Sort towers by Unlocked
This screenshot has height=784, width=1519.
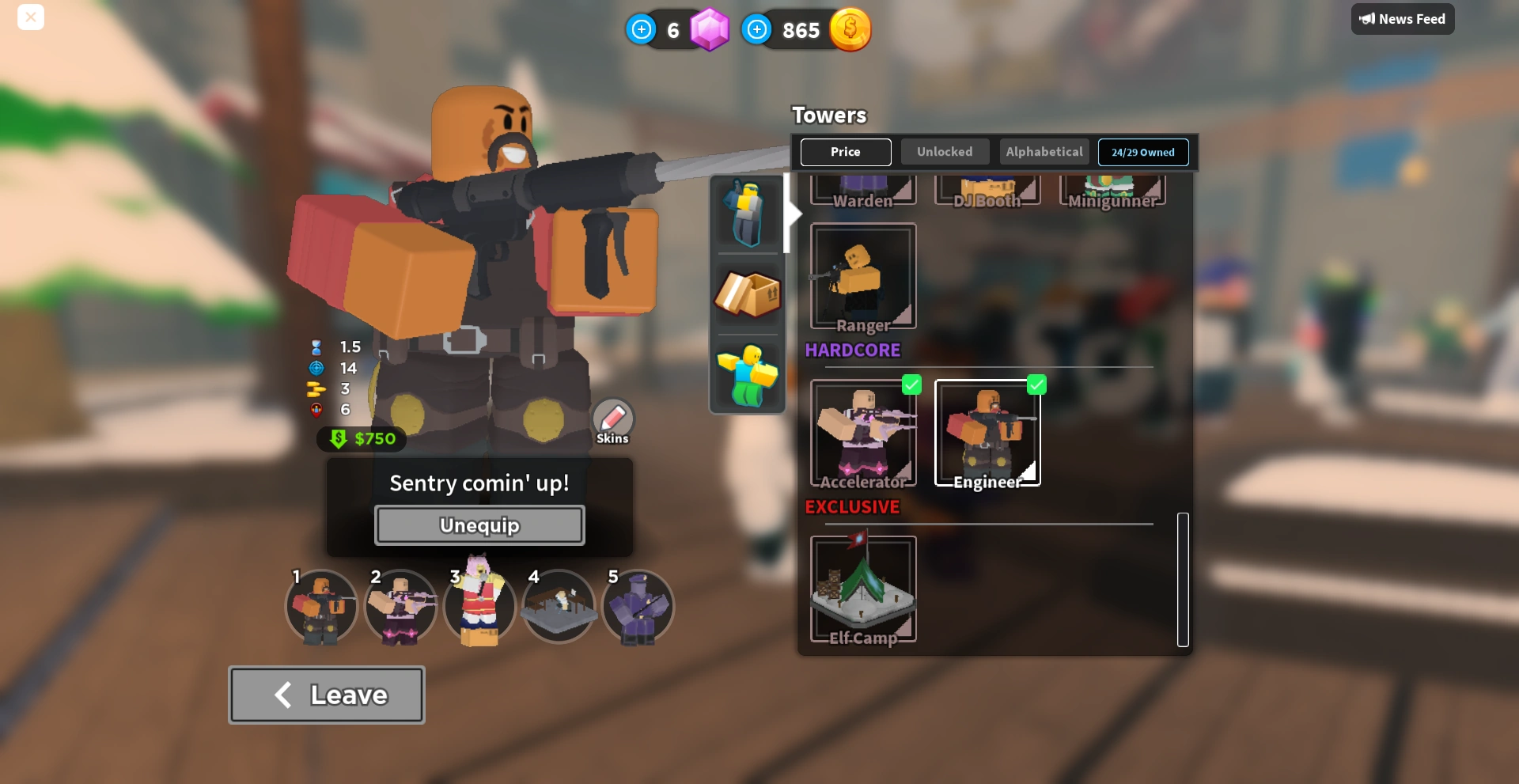coord(945,151)
